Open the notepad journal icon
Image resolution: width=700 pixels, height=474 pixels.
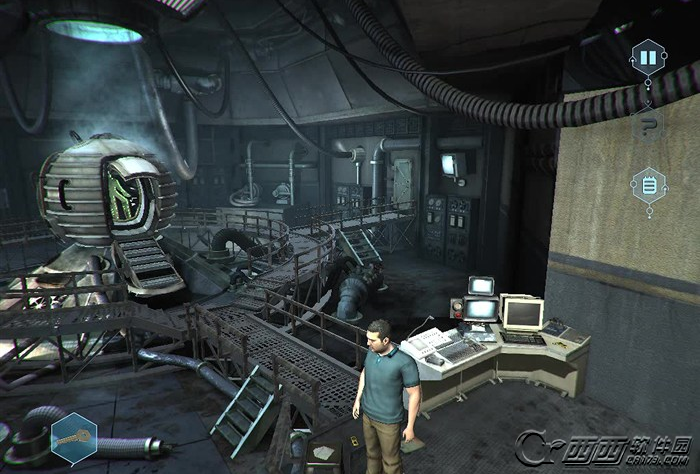pos(648,185)
